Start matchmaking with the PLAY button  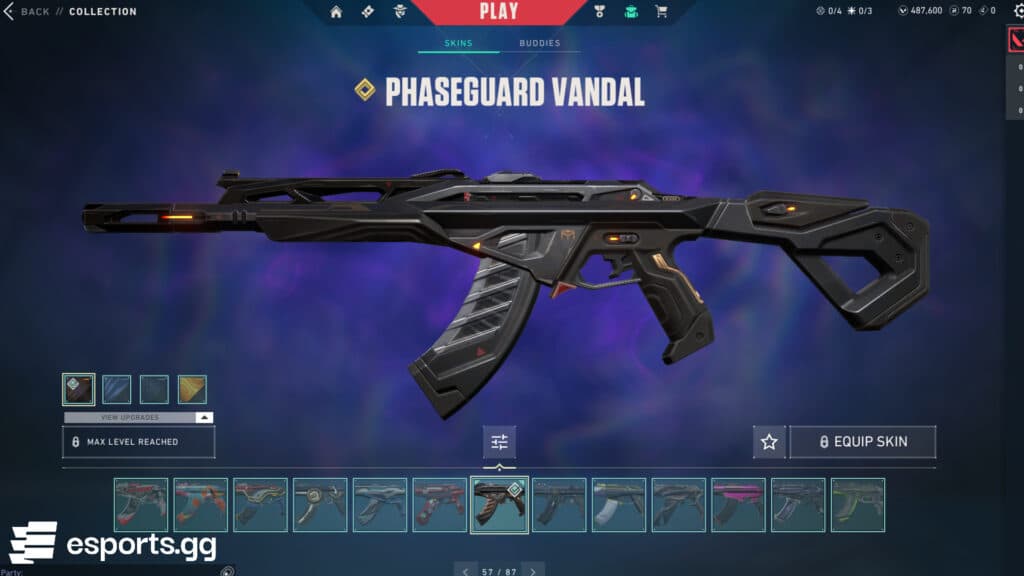click(499, 12)
